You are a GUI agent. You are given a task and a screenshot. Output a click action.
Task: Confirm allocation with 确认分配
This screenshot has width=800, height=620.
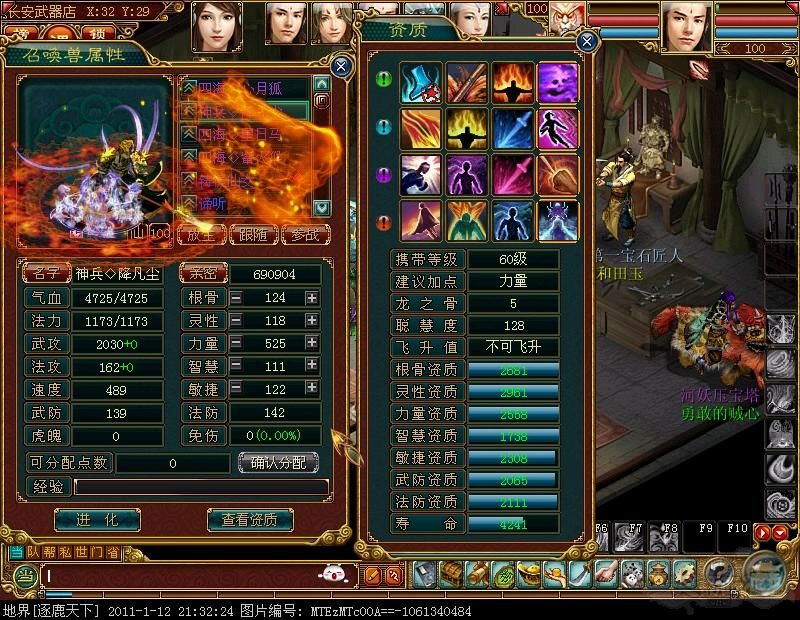(278, 462)
